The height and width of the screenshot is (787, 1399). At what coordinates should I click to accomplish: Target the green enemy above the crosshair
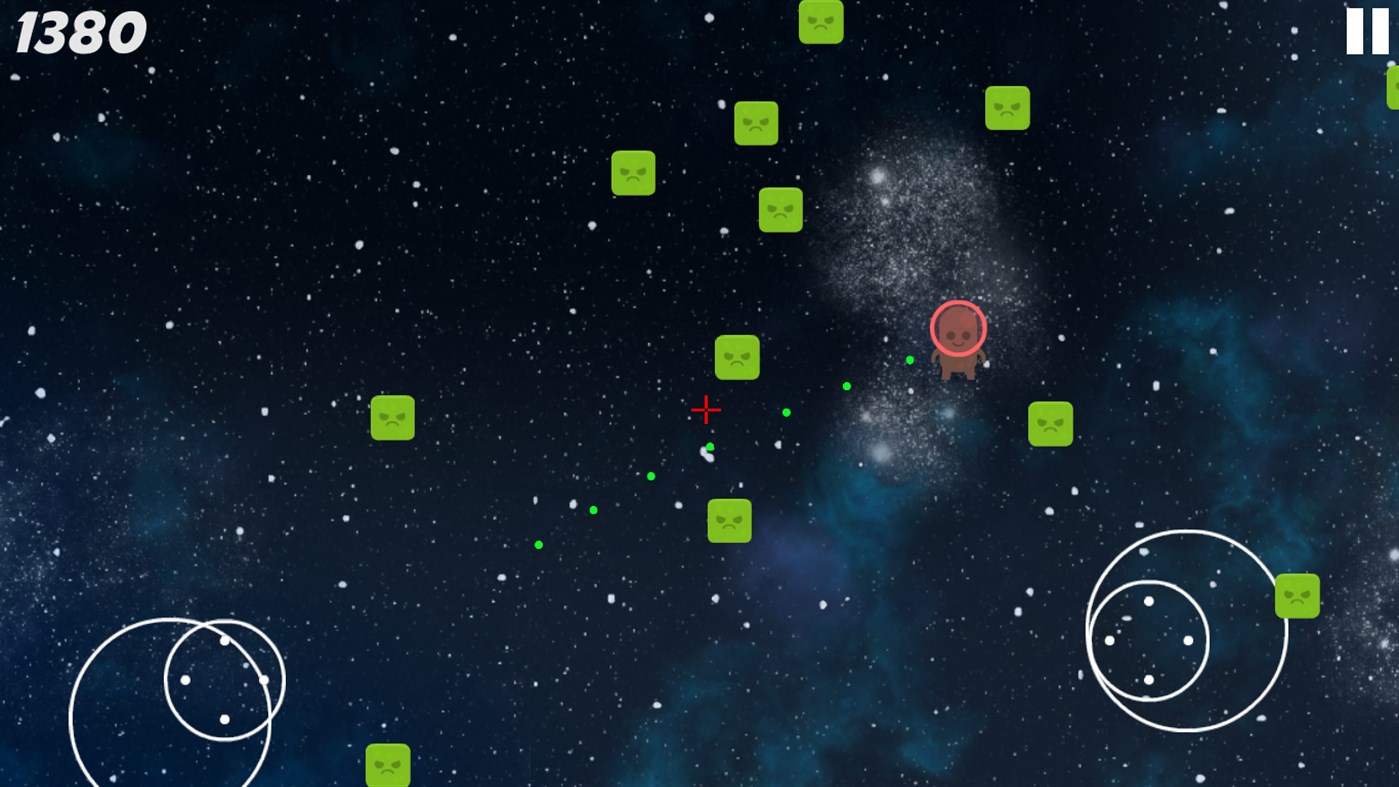[737, 357]
